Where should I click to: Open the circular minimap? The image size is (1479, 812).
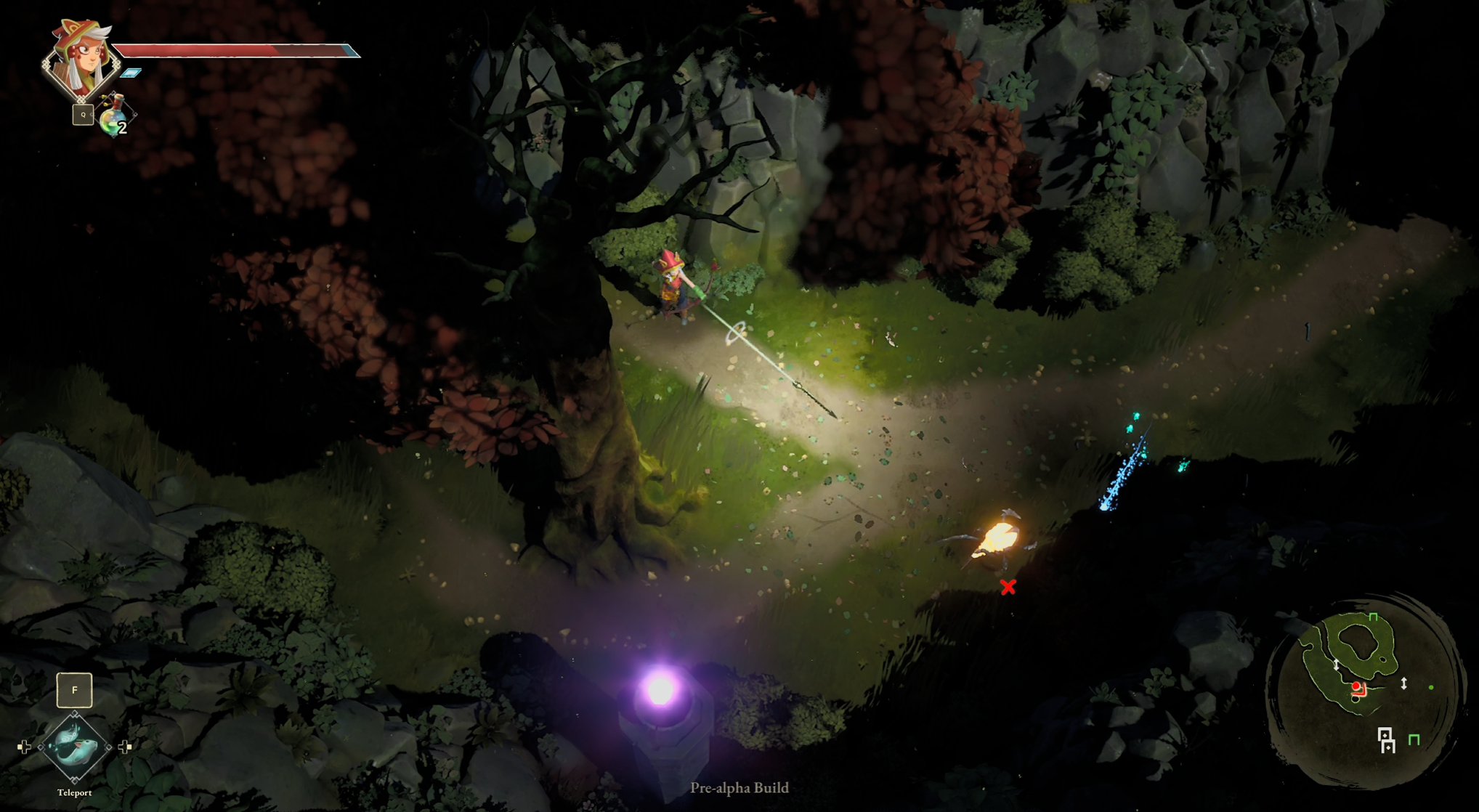pyautogui.click(x=1361, y=690)
